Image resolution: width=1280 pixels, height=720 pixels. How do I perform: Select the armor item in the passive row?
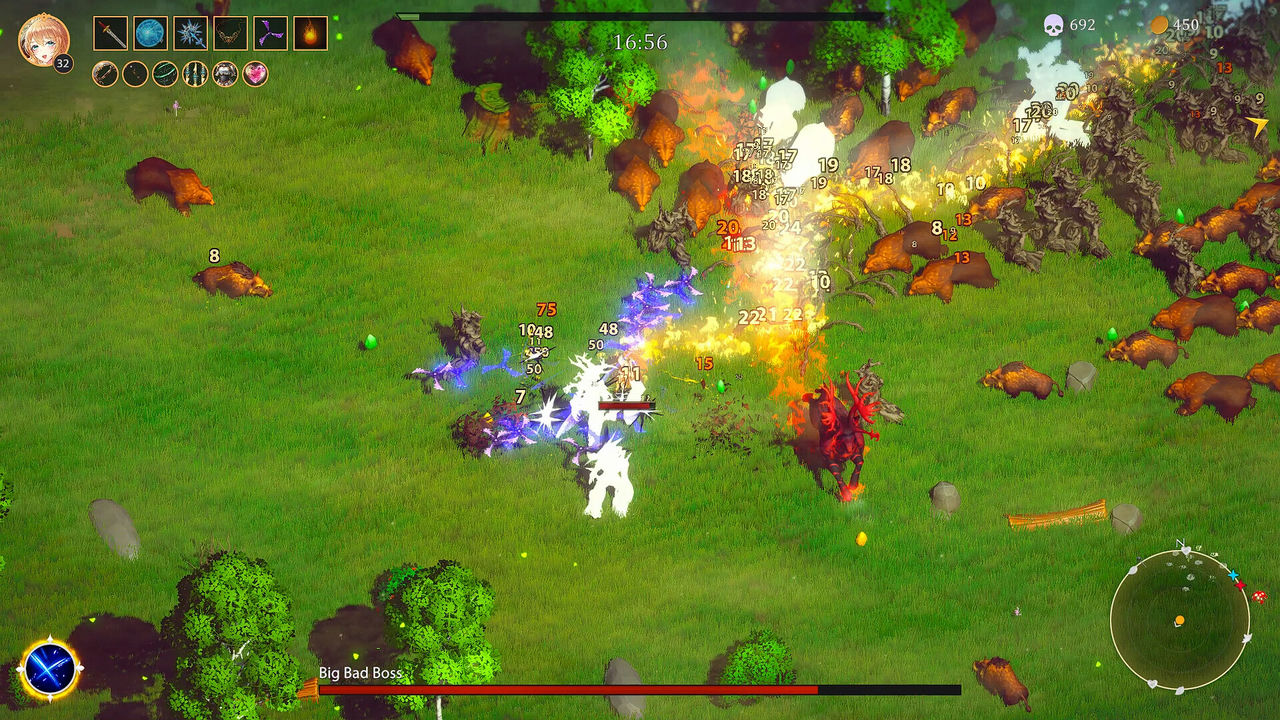225,74
